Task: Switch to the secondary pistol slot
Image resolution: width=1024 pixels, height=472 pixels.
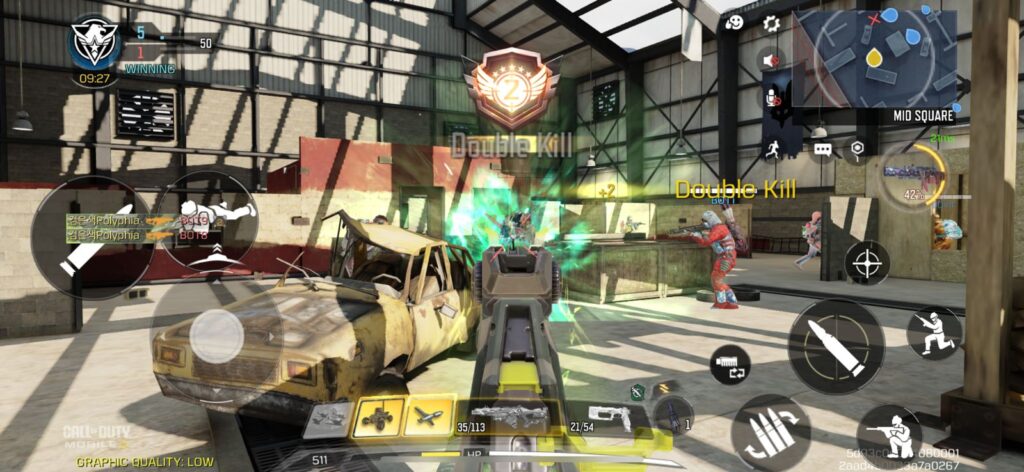Action: point(610,417)
